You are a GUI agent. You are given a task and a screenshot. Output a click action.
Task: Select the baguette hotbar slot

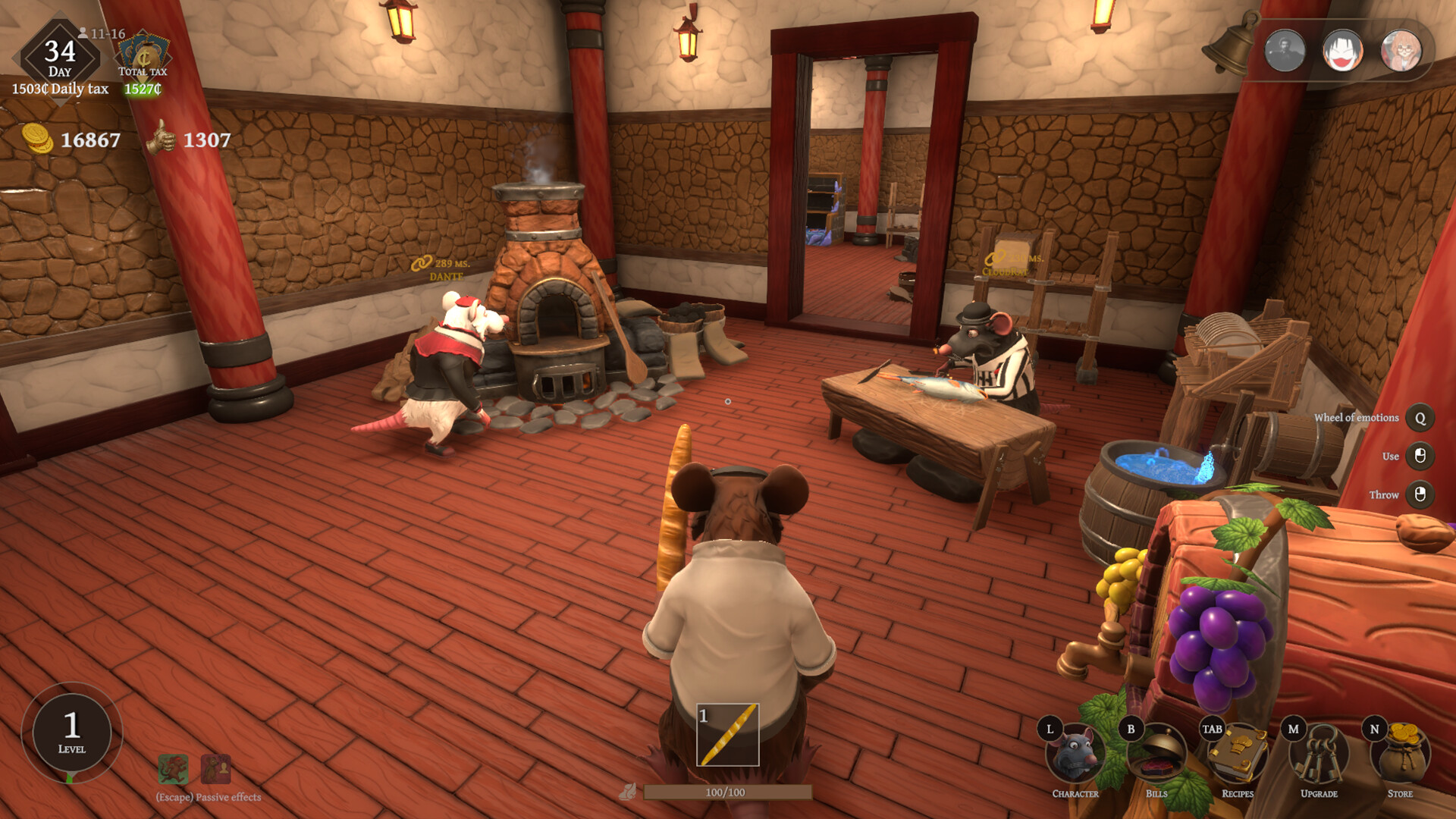[728, 734]
